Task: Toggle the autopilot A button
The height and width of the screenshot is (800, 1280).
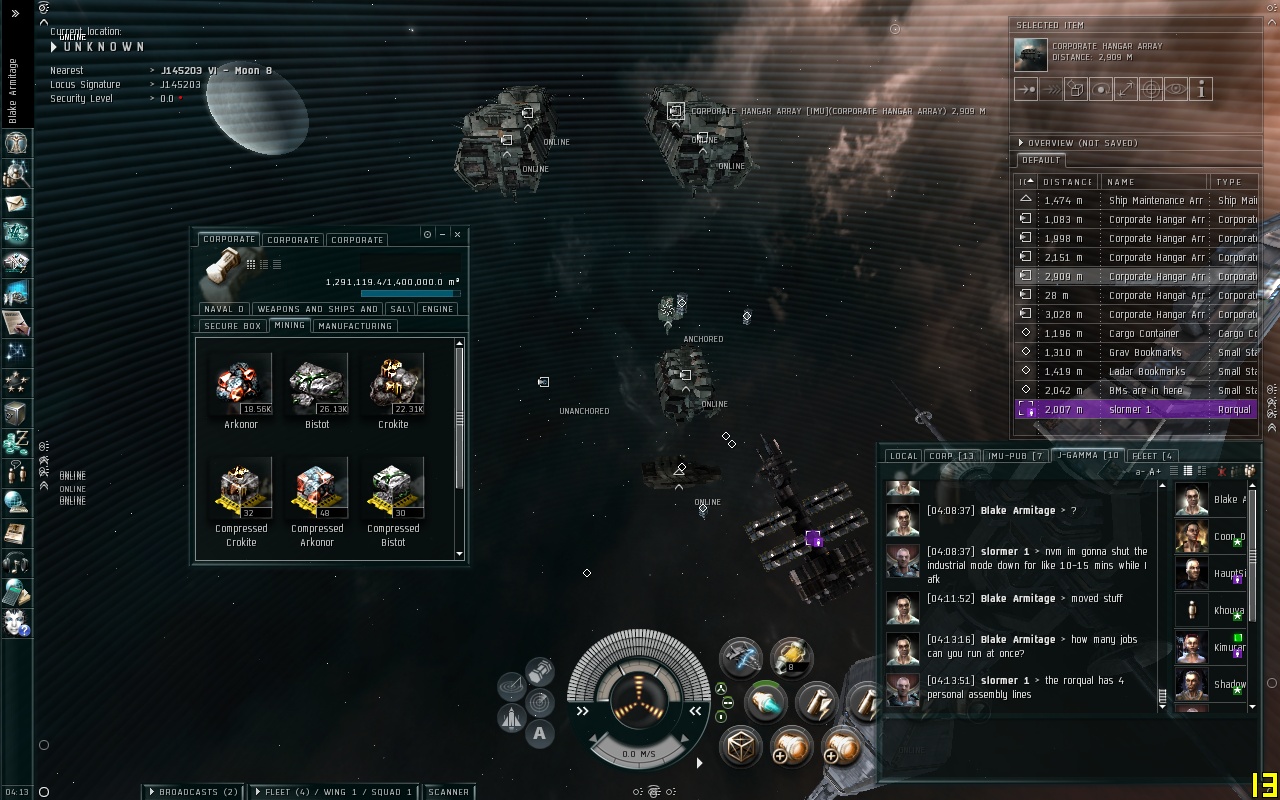Action: point(540,734)
